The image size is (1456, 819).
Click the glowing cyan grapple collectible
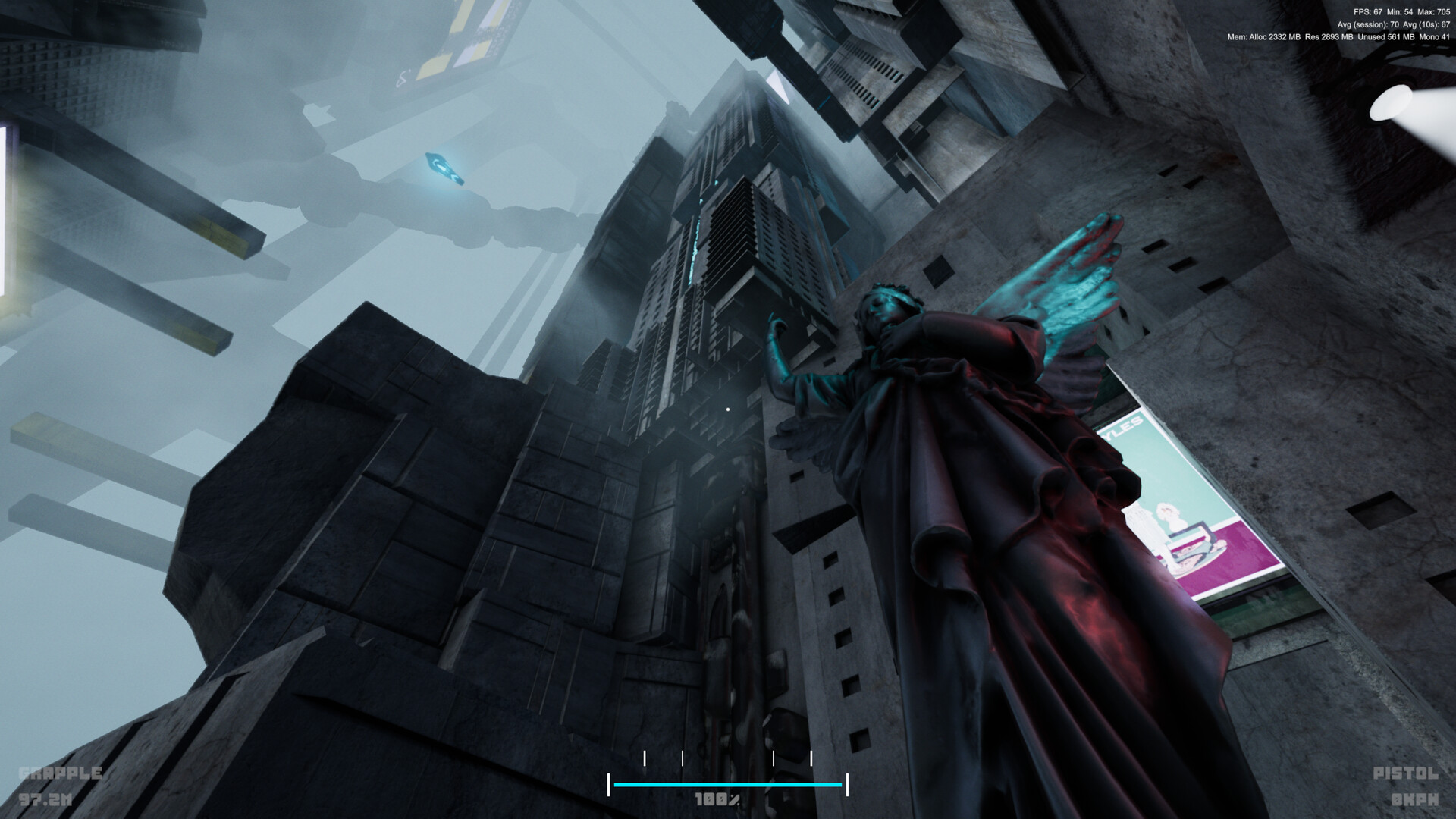[x=444, y=168]
